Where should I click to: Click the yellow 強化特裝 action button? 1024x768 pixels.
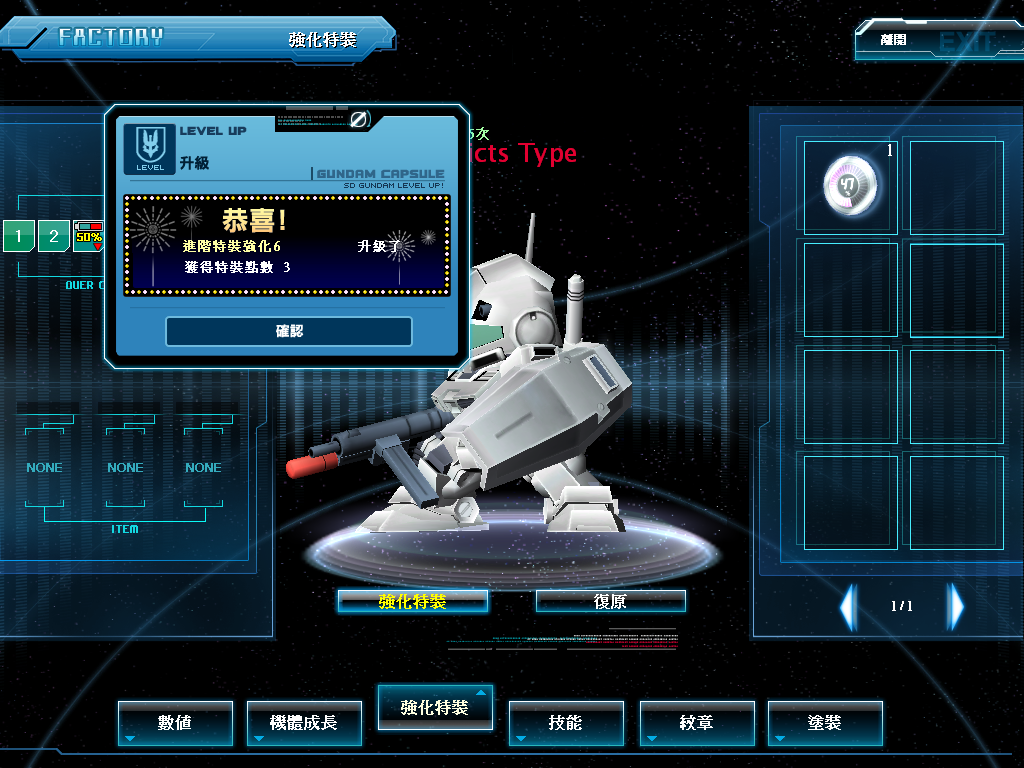pos(412,601)
